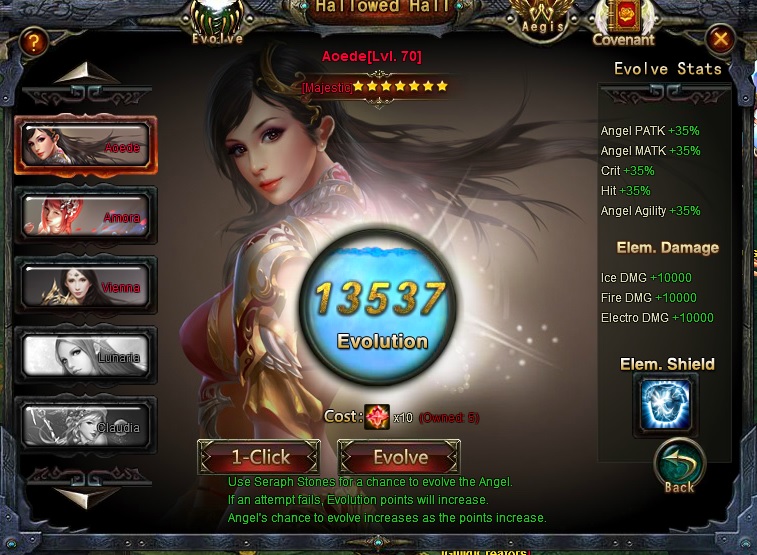Pick angel Lunaria from the list
This screenshot has height=555, width=757.
tap(85, 356)
